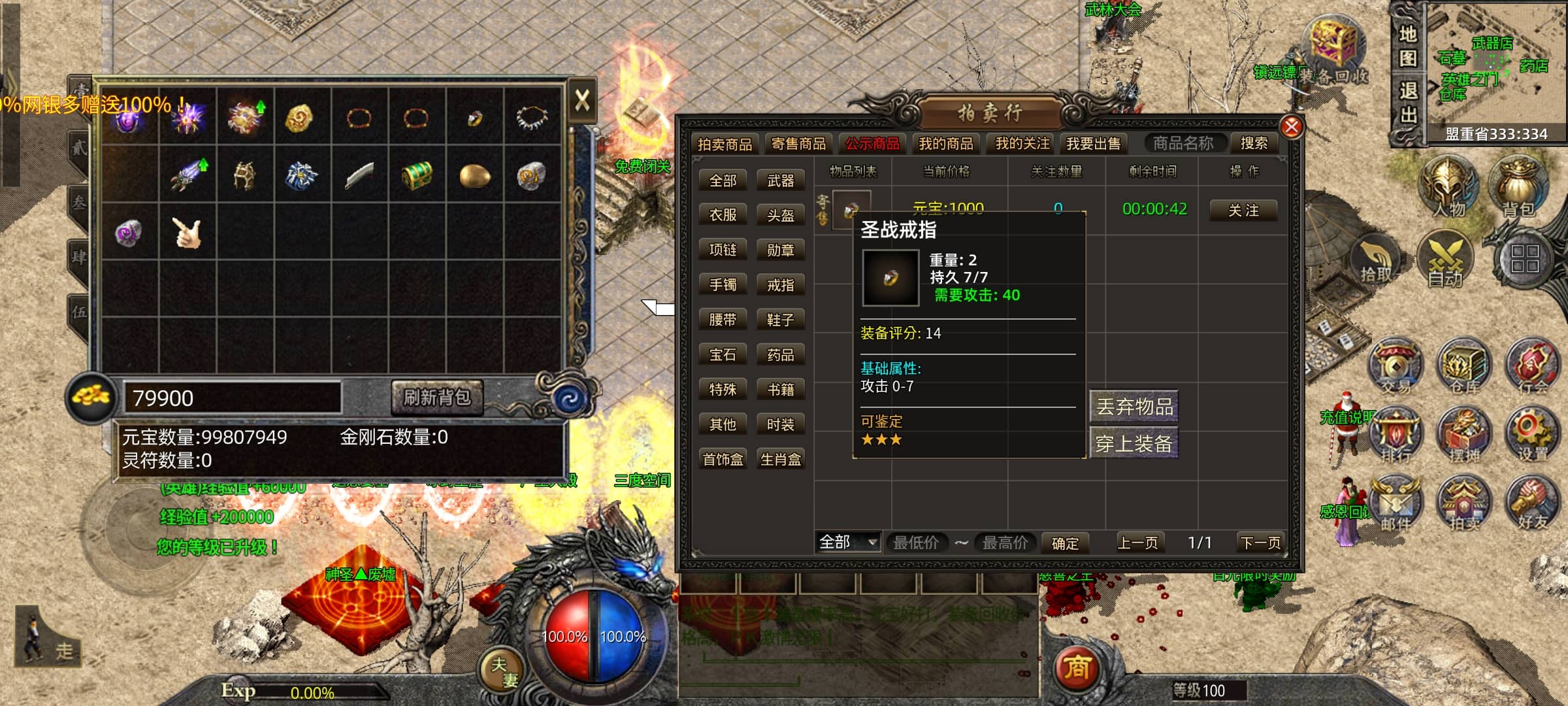Open the 我的关注 tab
This screenshot has height=706, width=1568.
(x=1022, y=143)
